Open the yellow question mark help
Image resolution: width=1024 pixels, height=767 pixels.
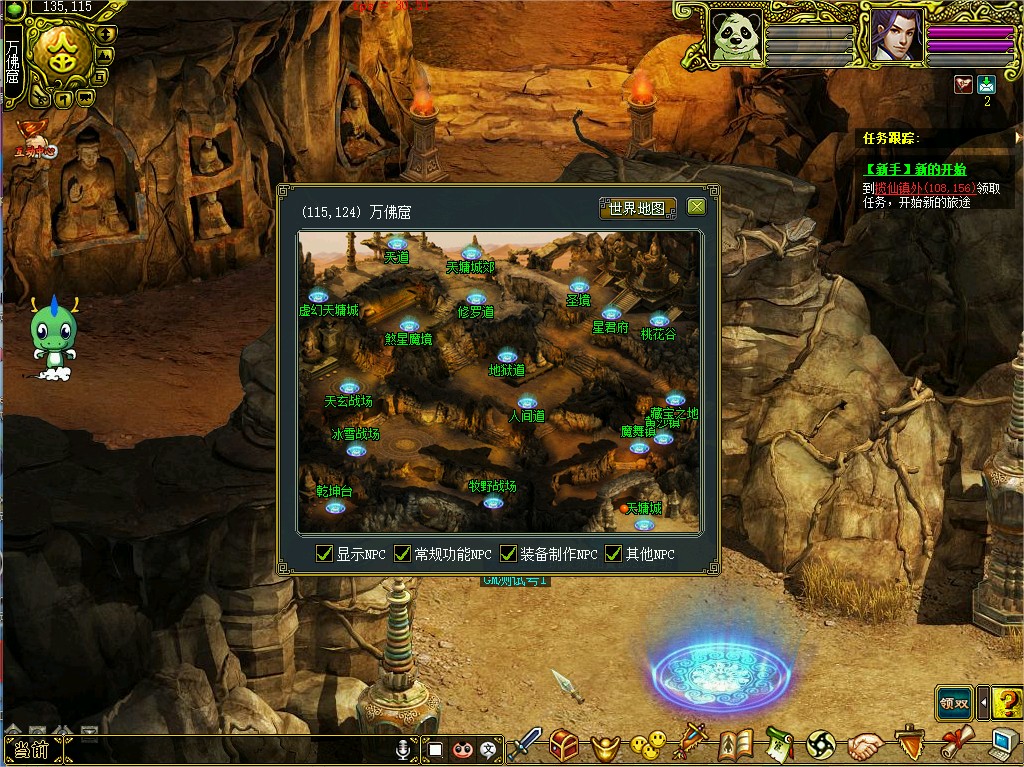(1007, 702)
